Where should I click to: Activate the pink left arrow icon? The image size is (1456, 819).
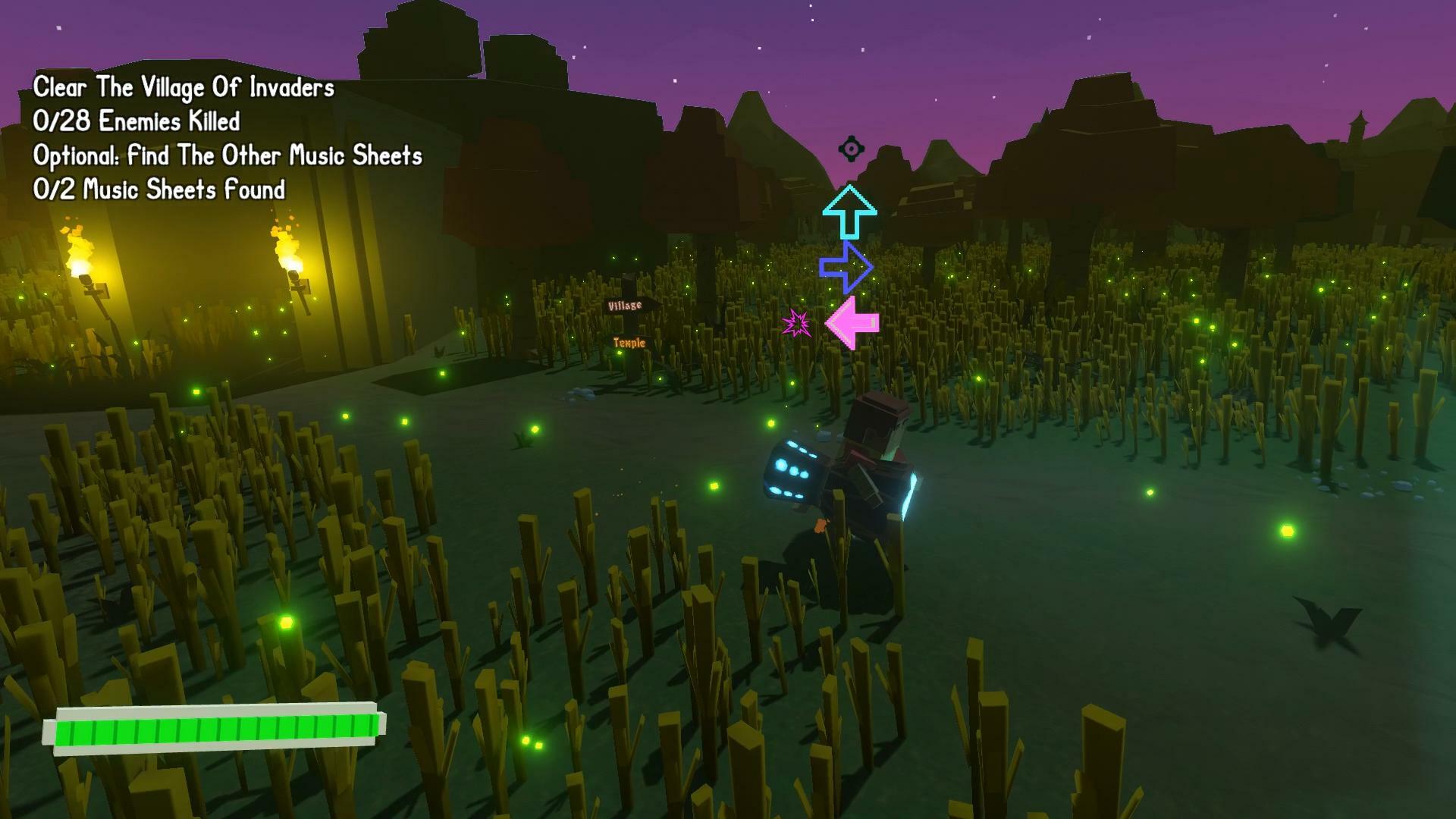tap(852, 323)
